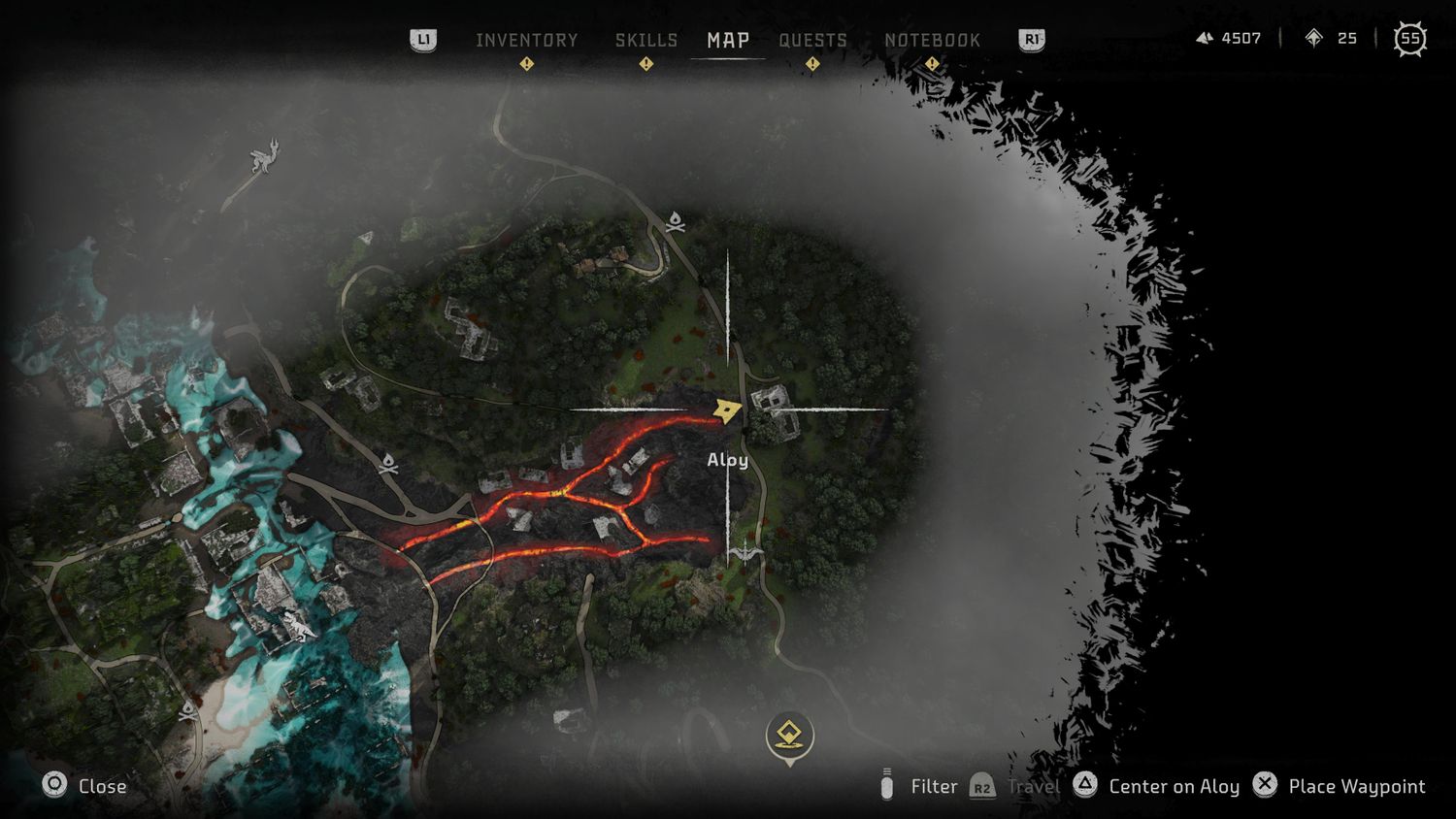Select the gold quest objective marker
This screenshot has height=819, width=1456.
click(789, 736)
